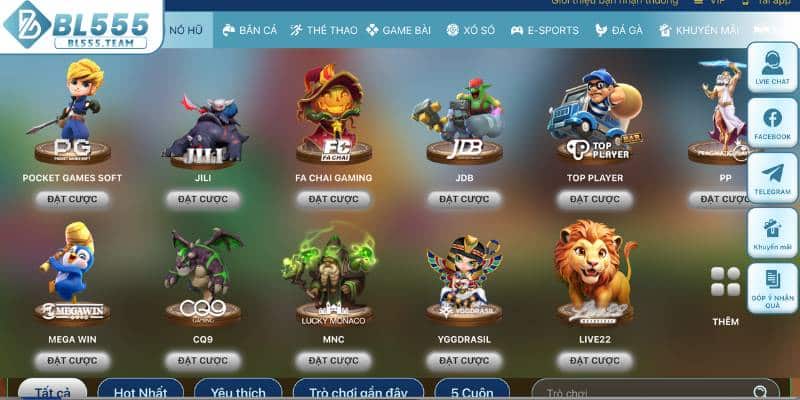Bet on the Yggdrasil provider

click(x=464, y=360)
